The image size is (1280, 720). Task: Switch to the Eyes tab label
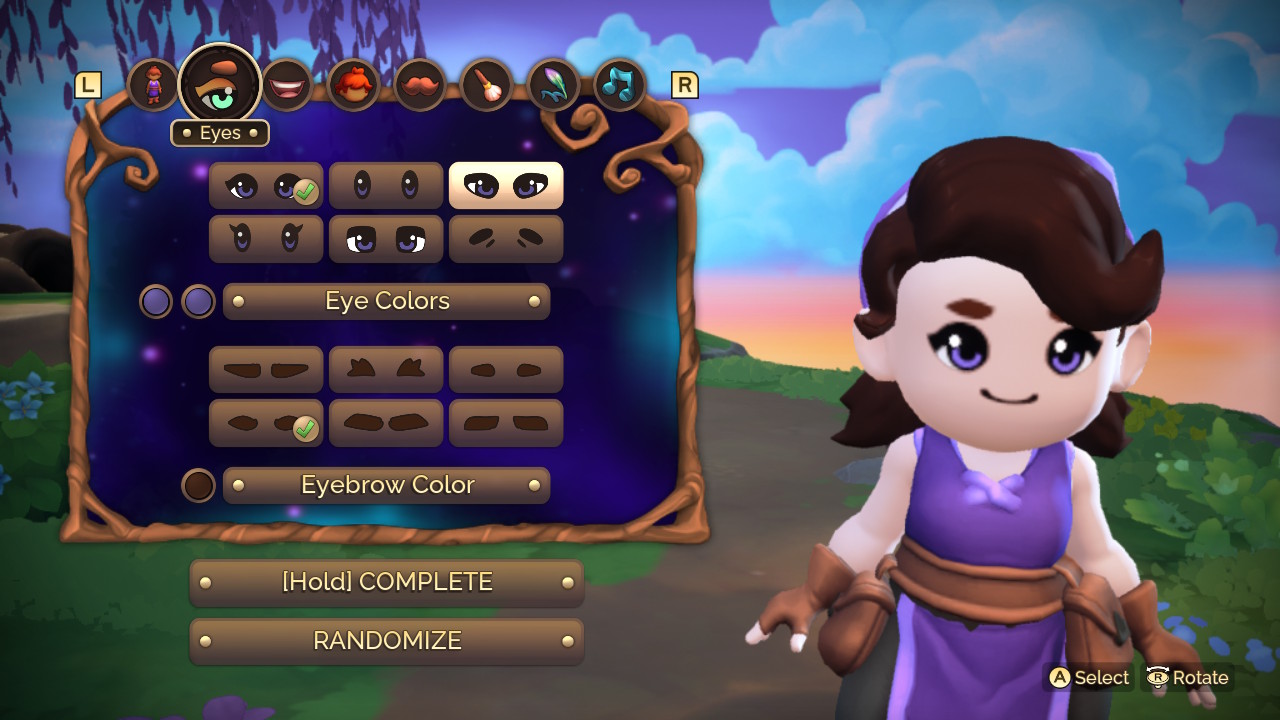coord(219,132)
